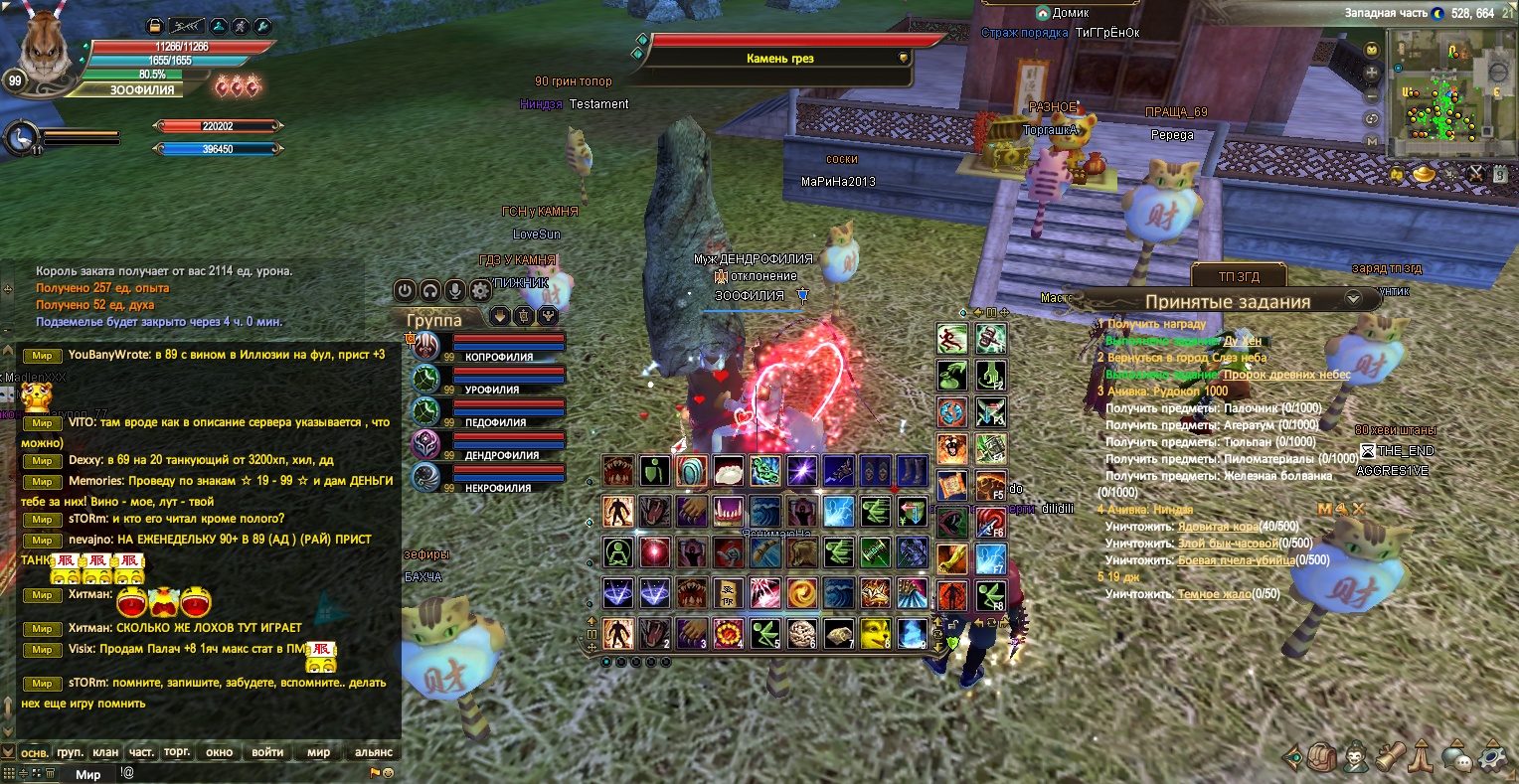Click the crossed swords icon under minimap
The width and height of the screenshot is (1519, 784).
pos(1476,175)
